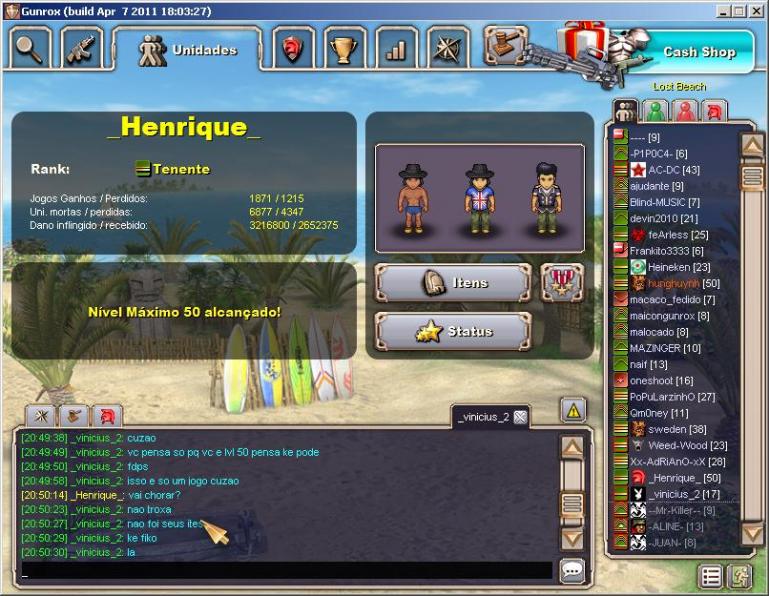Screen dimensions: 769x596
Task: Close the _vinicius_2 chat tab
Action: coord(520,417)
